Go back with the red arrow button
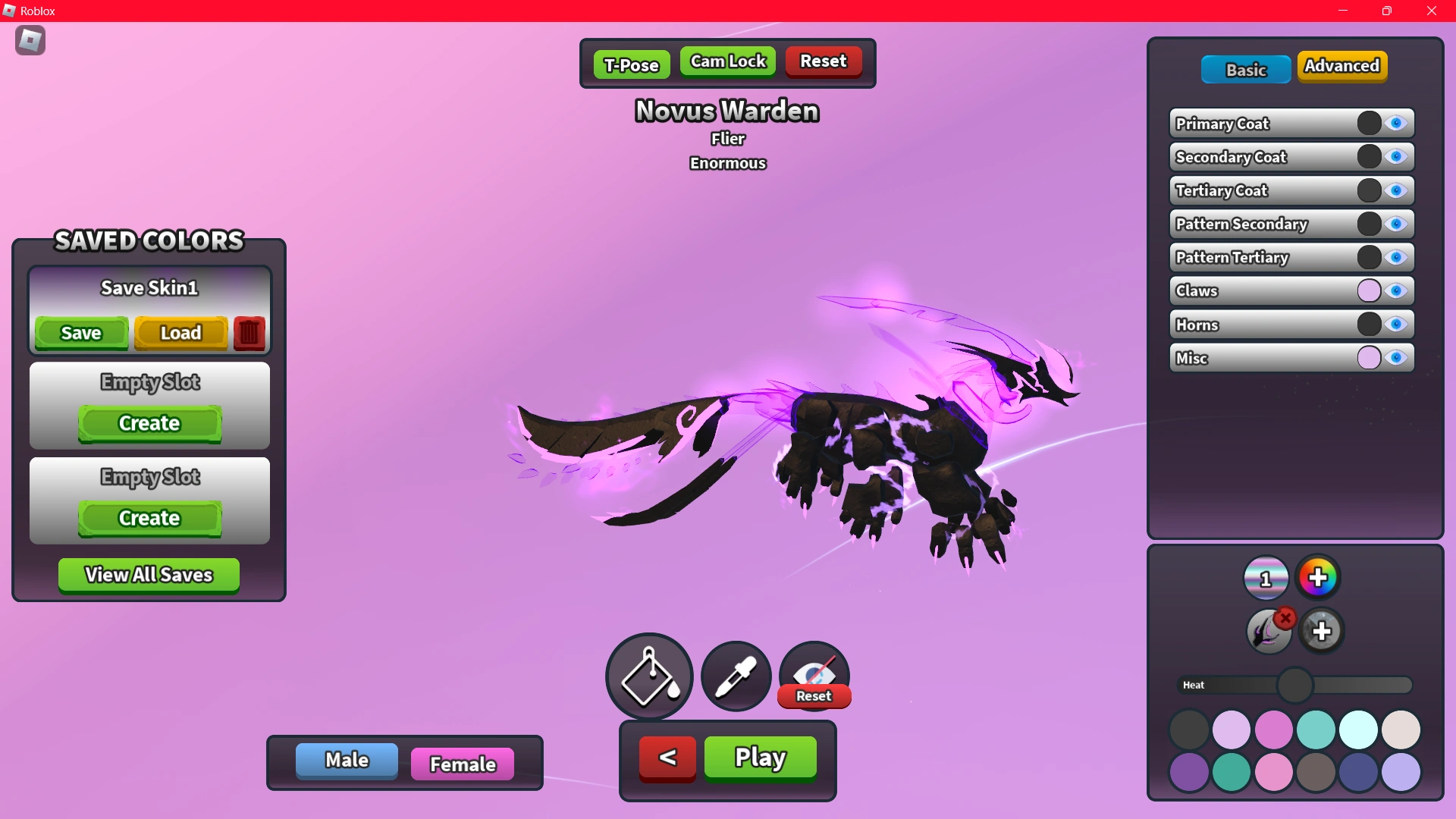 tap(667, 758)
